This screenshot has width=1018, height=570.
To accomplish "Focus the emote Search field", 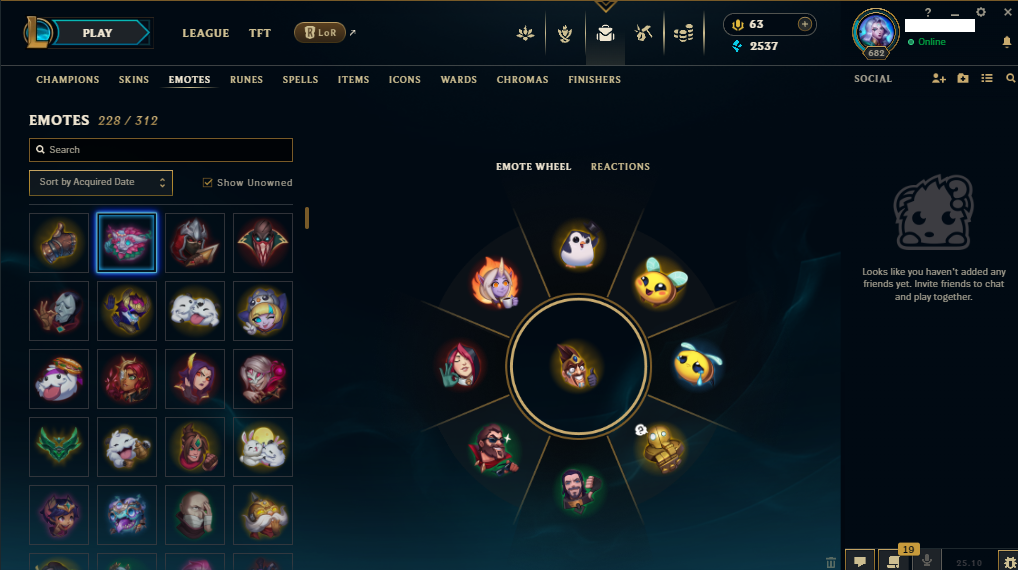I will (x=161, y=150).
